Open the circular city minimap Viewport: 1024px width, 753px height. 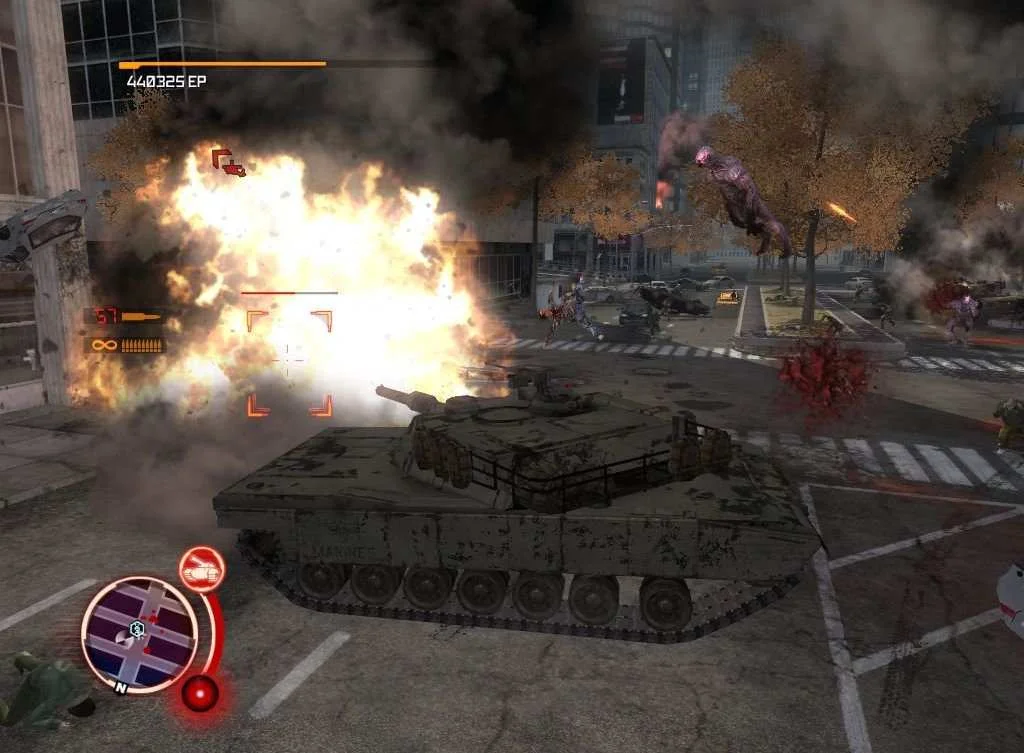(139, 633)
